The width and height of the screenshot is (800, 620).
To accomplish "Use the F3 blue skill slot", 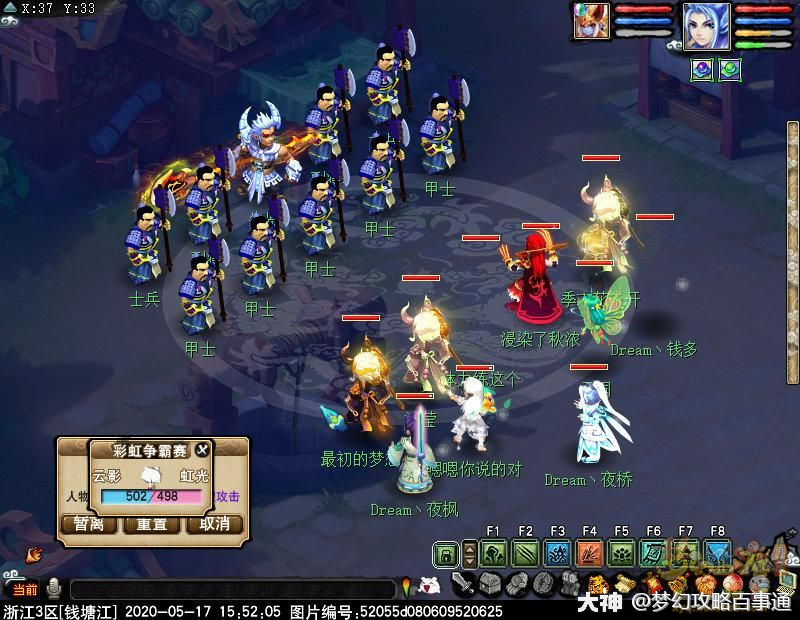I will point(557,554).
